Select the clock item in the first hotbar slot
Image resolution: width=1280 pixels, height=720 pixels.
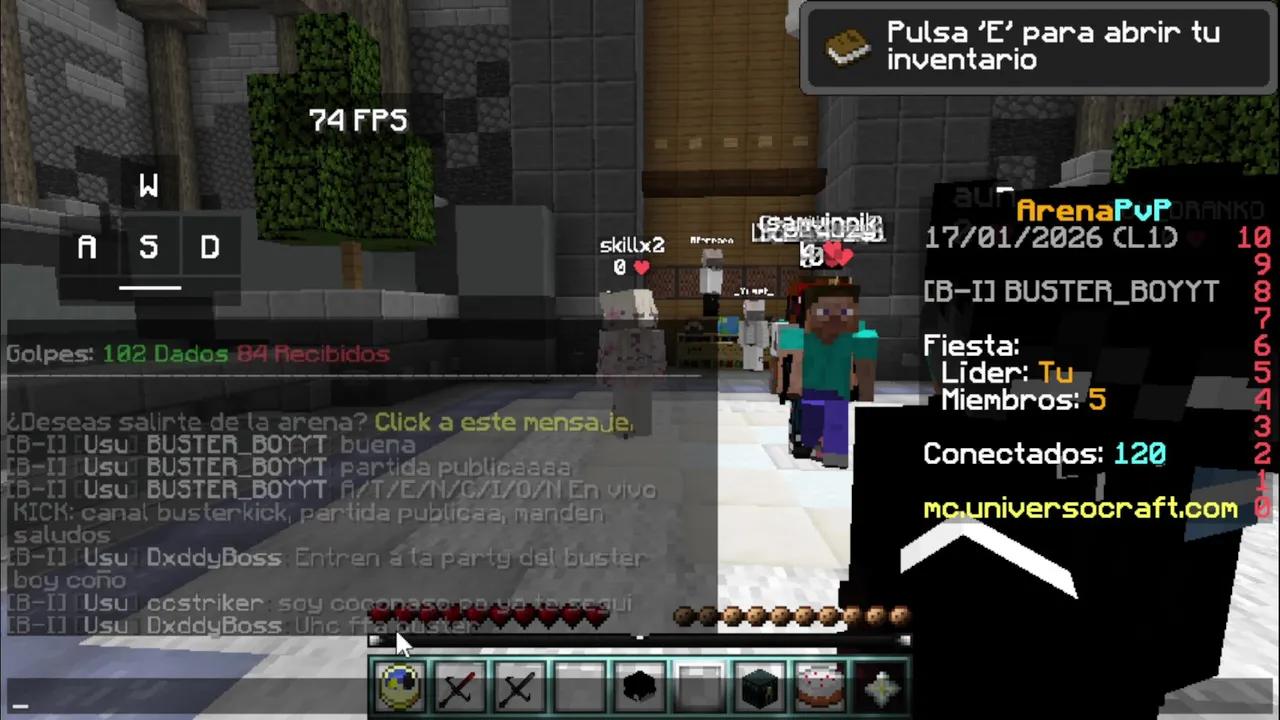[x=399, y=686]
